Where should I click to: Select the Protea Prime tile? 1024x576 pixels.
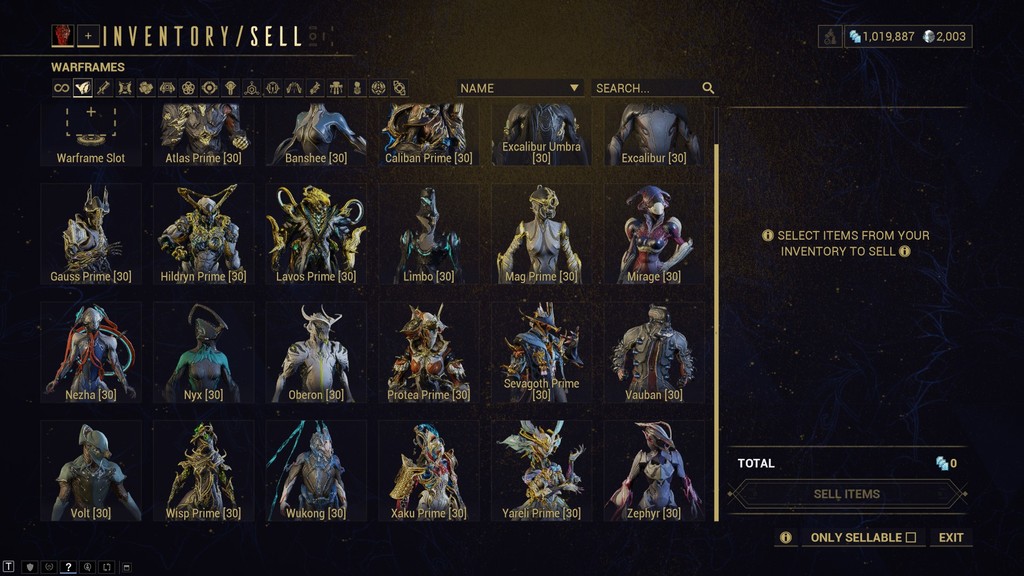click(x=428, y=352)
